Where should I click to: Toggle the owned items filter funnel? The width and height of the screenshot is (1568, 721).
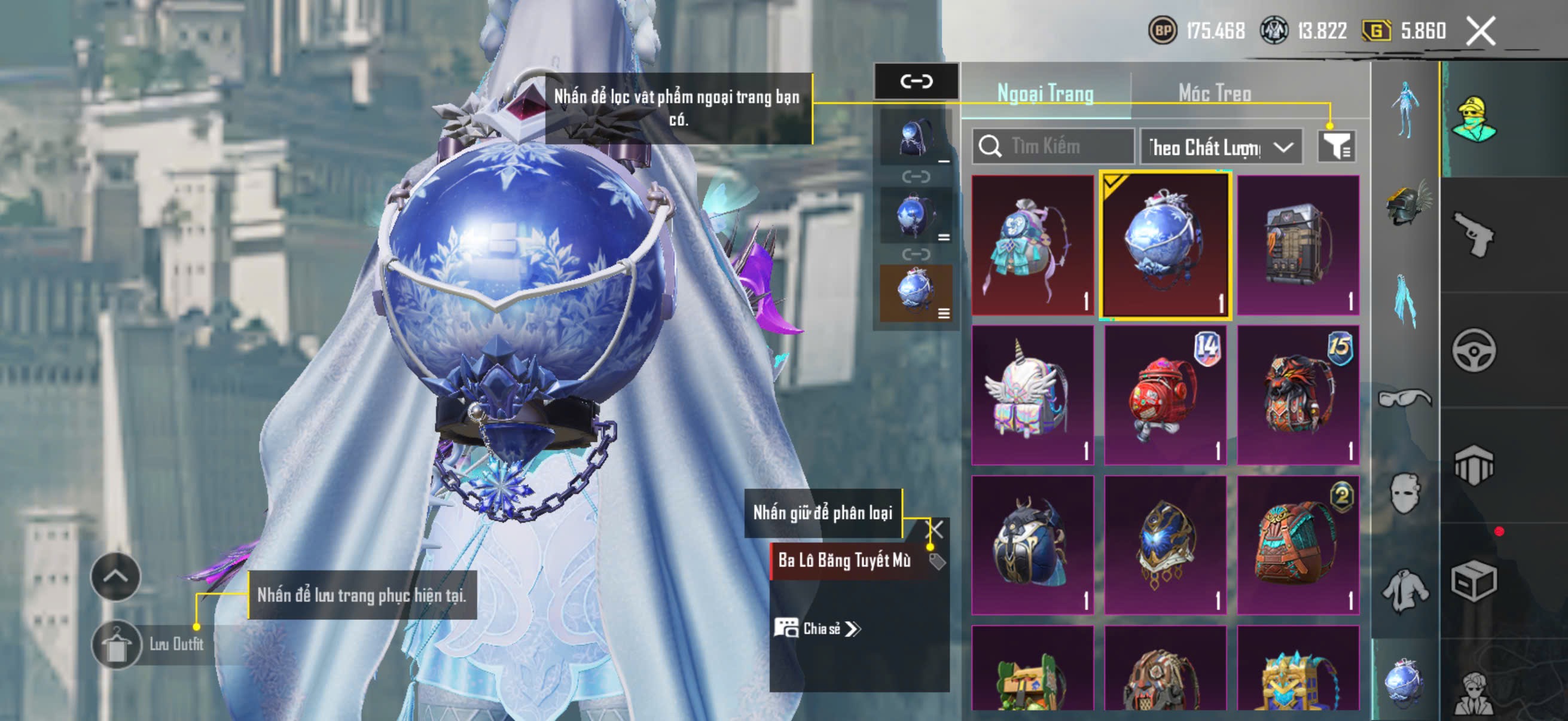tap(1336, 146)
